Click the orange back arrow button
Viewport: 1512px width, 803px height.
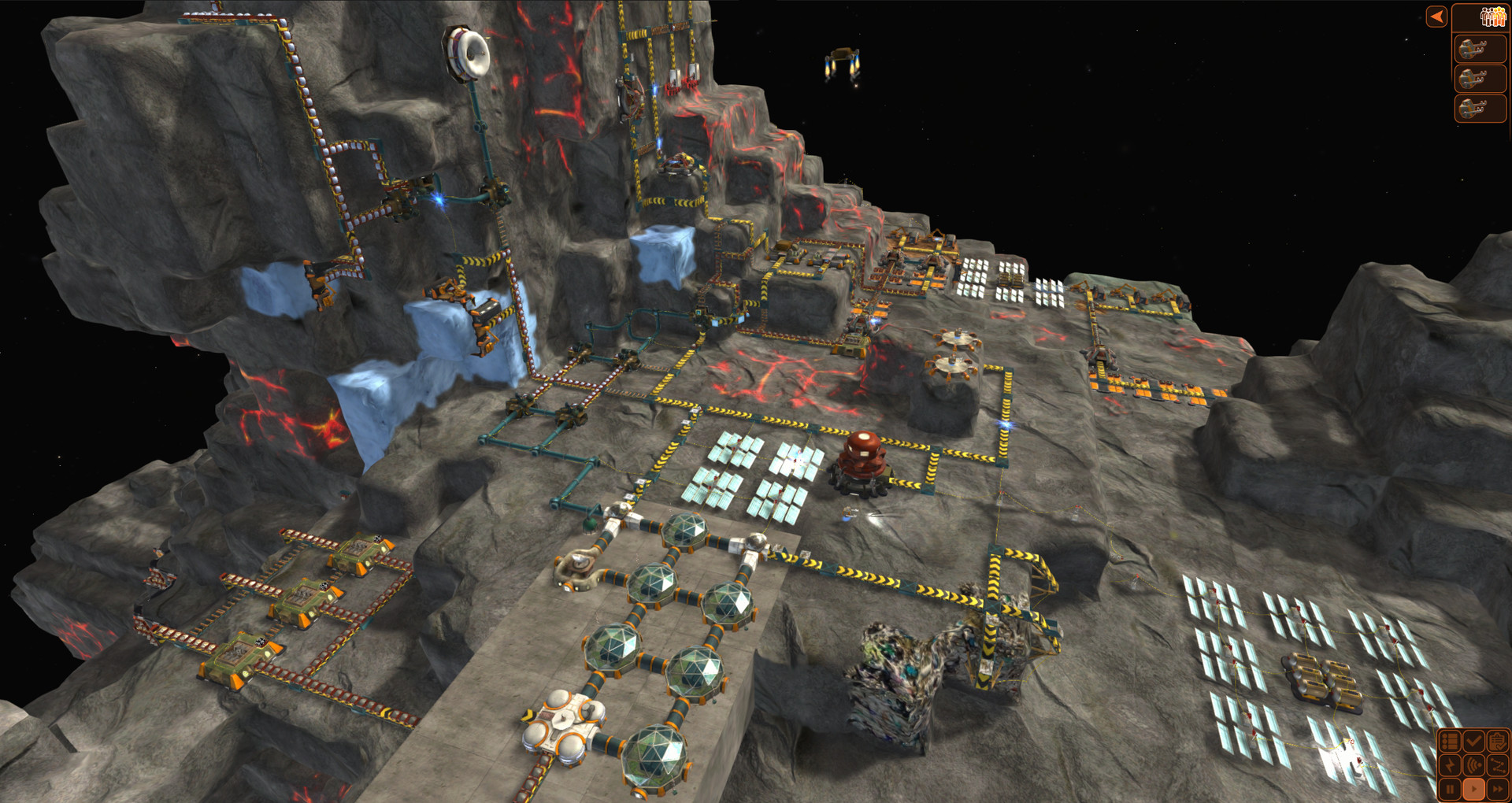(1436, 17)
